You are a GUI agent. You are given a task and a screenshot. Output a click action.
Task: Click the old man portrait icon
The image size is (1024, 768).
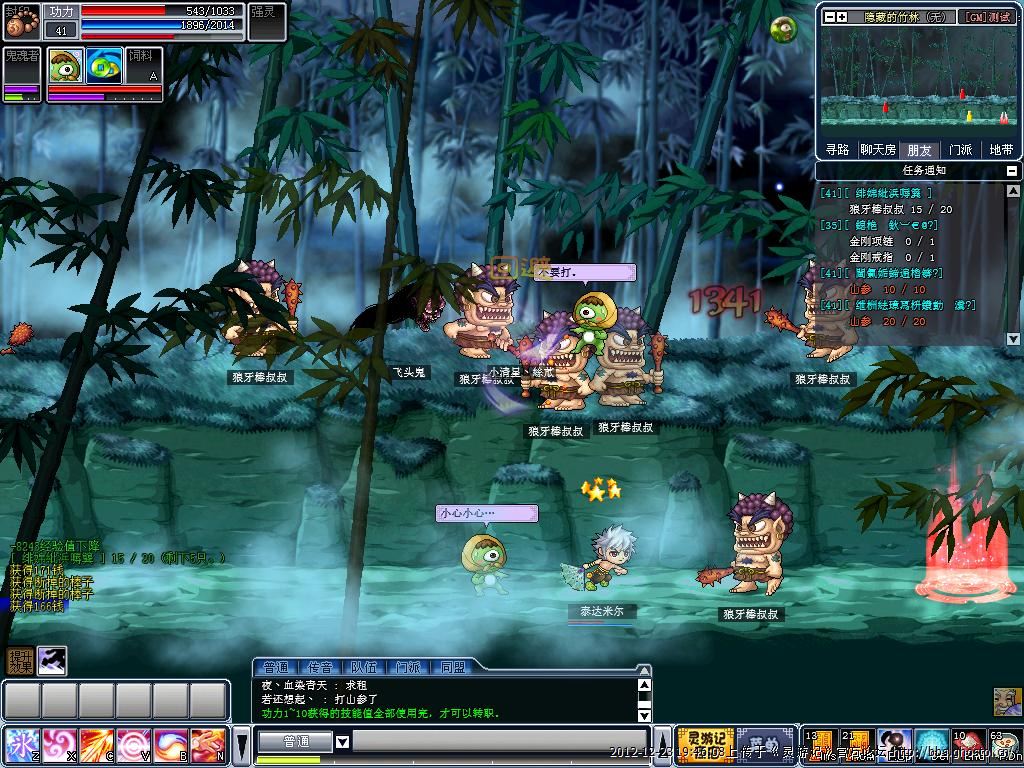[1006, 702]
